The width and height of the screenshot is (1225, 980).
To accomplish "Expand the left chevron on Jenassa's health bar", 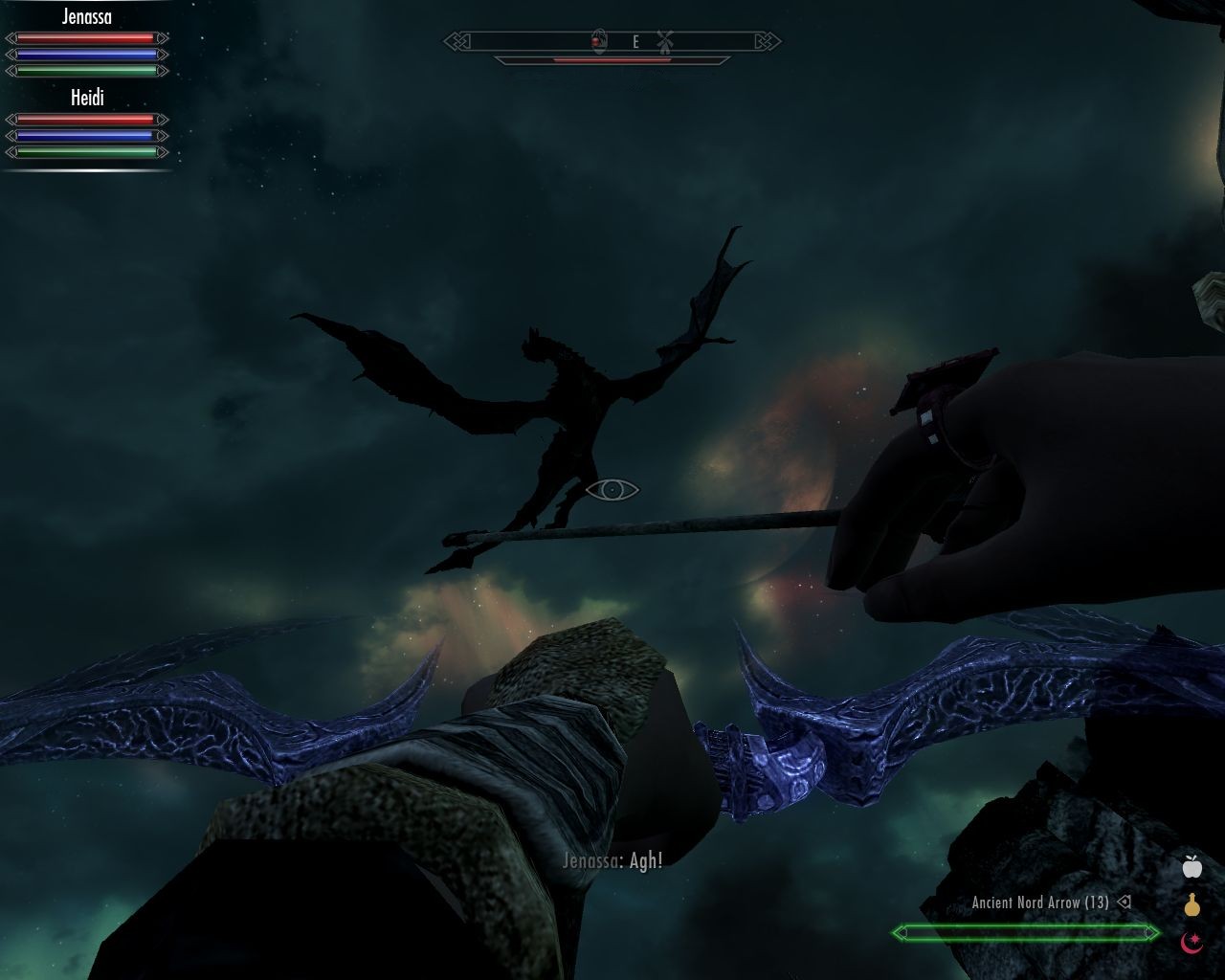I will tap(12, 37).
